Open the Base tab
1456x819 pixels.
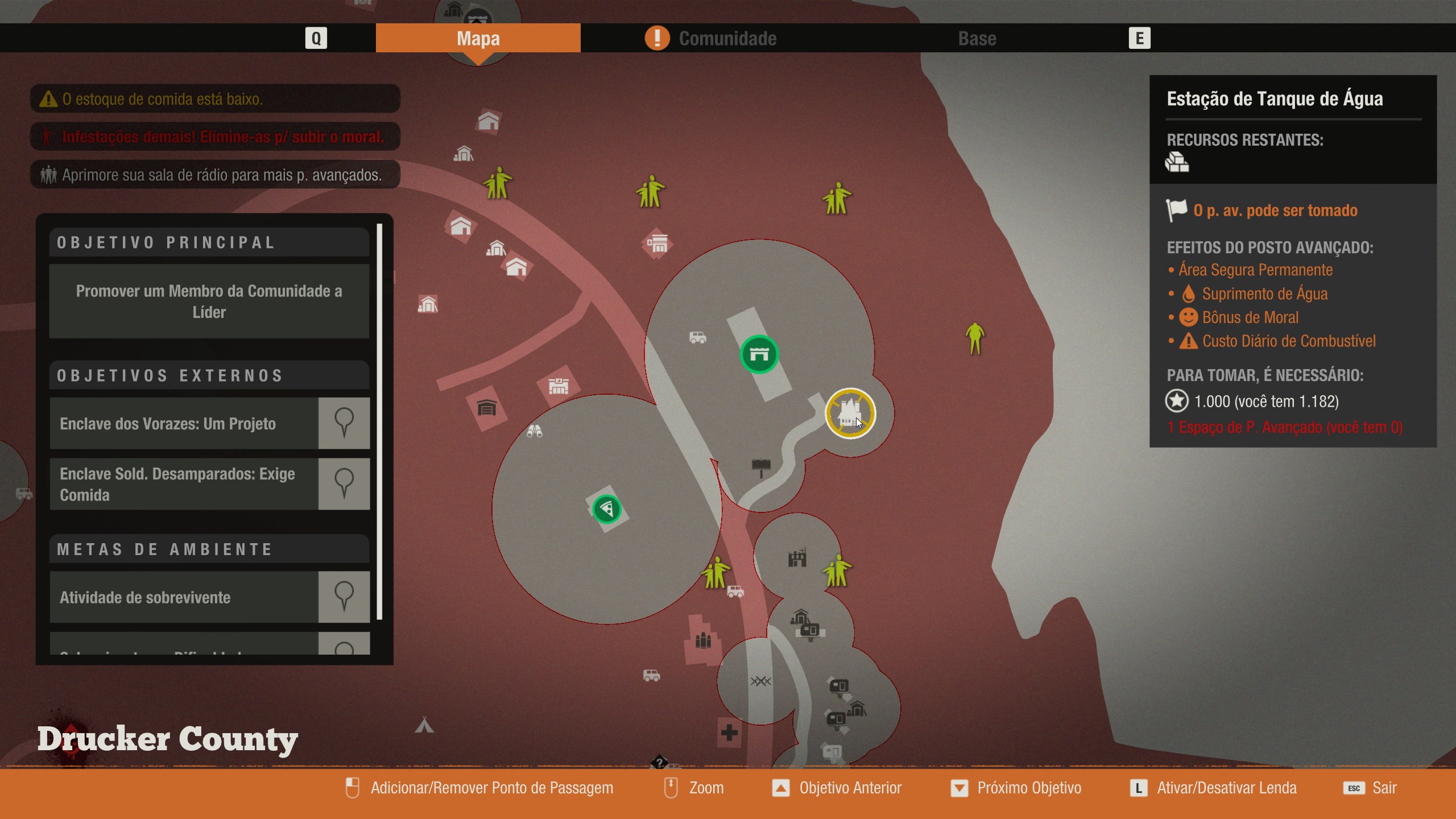click(977, 38)
